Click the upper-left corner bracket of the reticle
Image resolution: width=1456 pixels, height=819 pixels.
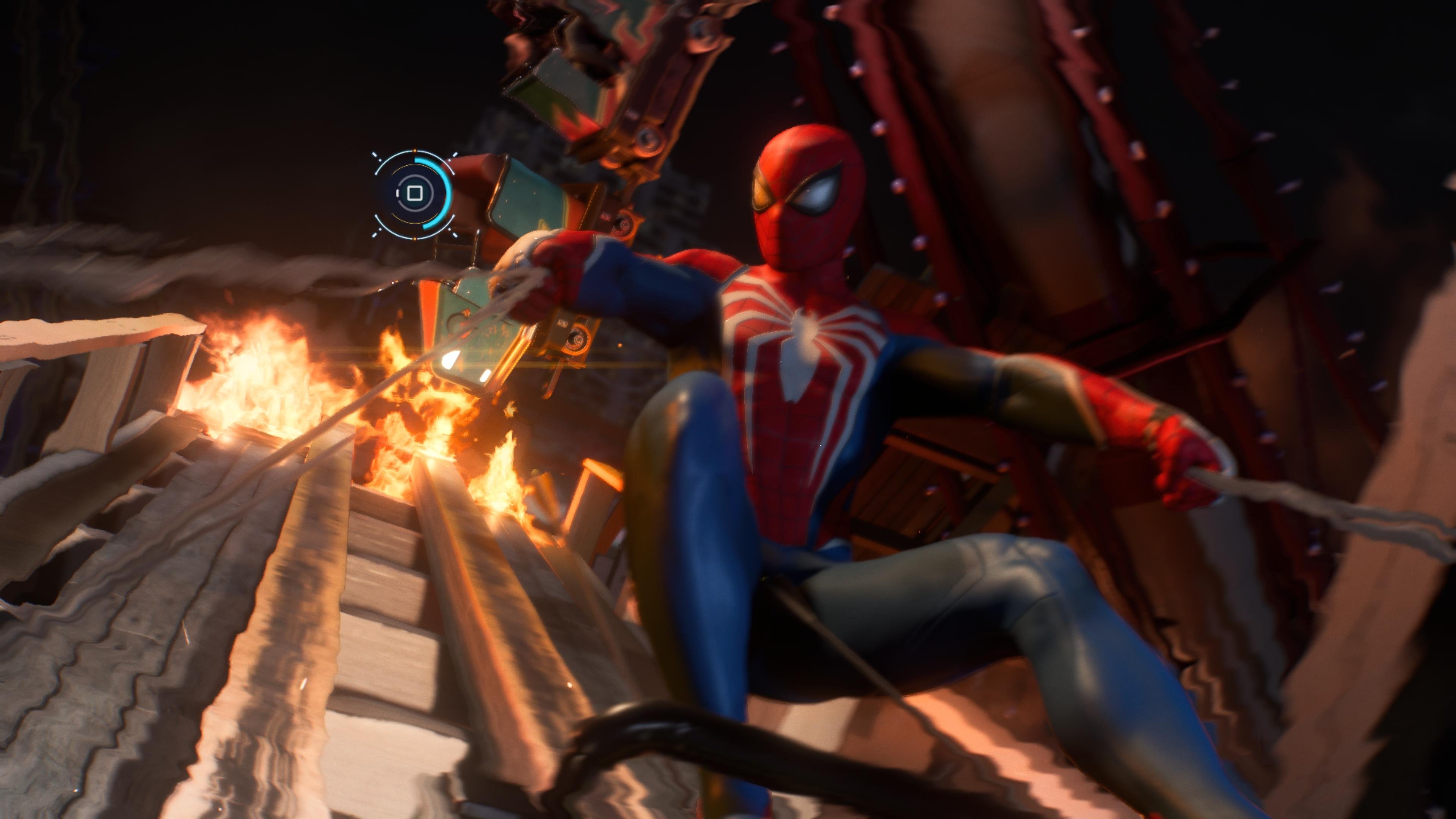(375, 155)
